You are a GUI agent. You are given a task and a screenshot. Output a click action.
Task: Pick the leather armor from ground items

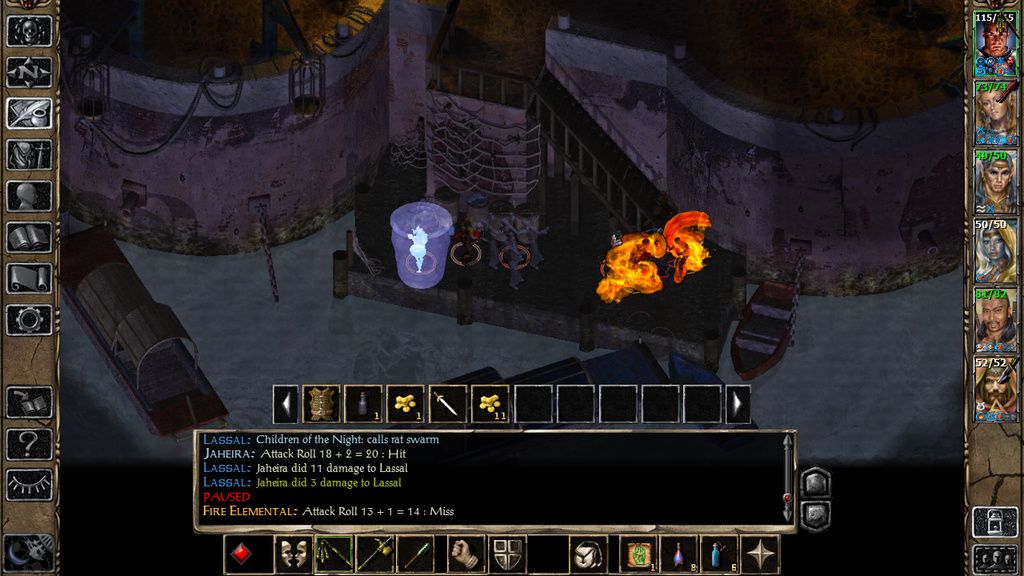[321, 404]
